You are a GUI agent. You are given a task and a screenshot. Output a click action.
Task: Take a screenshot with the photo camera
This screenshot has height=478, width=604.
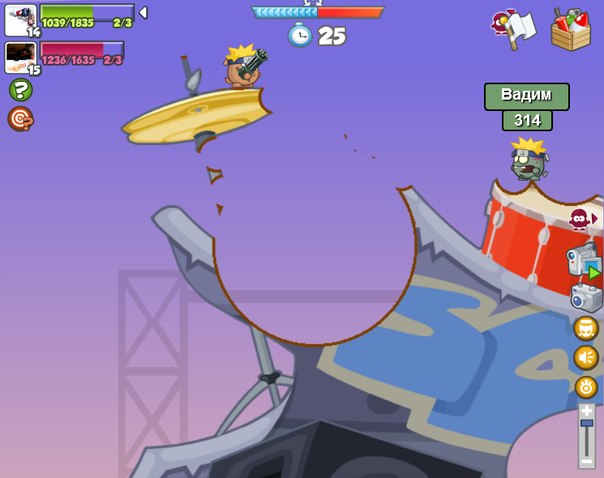point(585,296)
